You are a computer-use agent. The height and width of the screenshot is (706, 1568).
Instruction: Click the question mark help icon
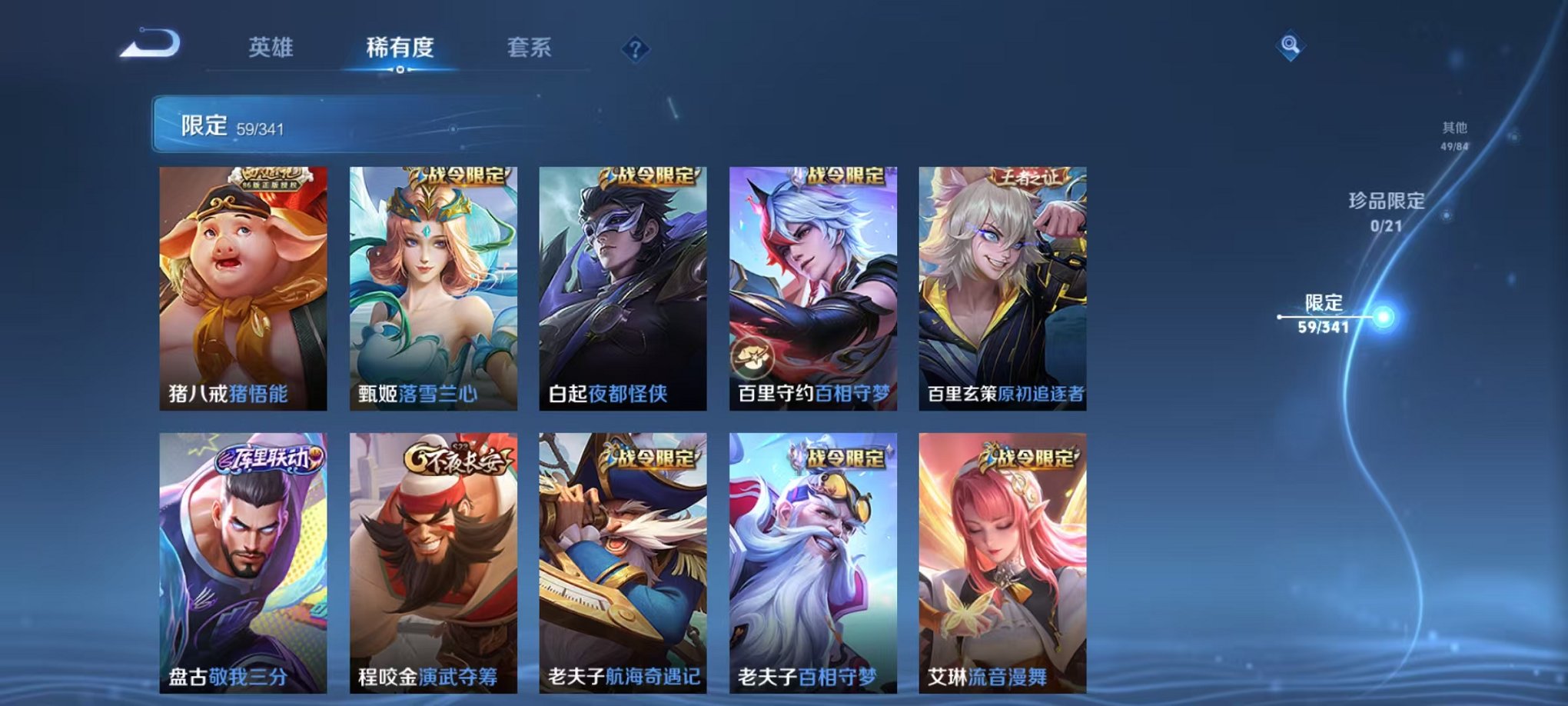pyautogui.click(x=635, y=49)
